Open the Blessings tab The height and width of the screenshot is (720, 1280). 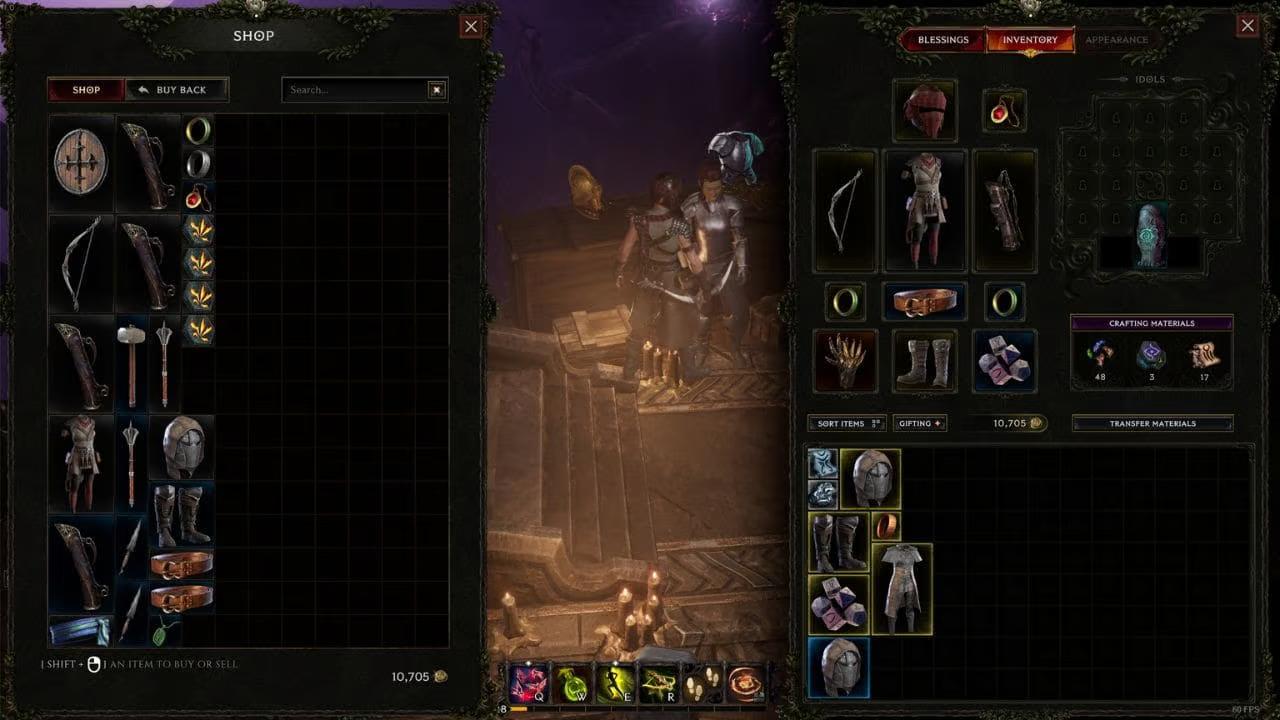point(942,40)
